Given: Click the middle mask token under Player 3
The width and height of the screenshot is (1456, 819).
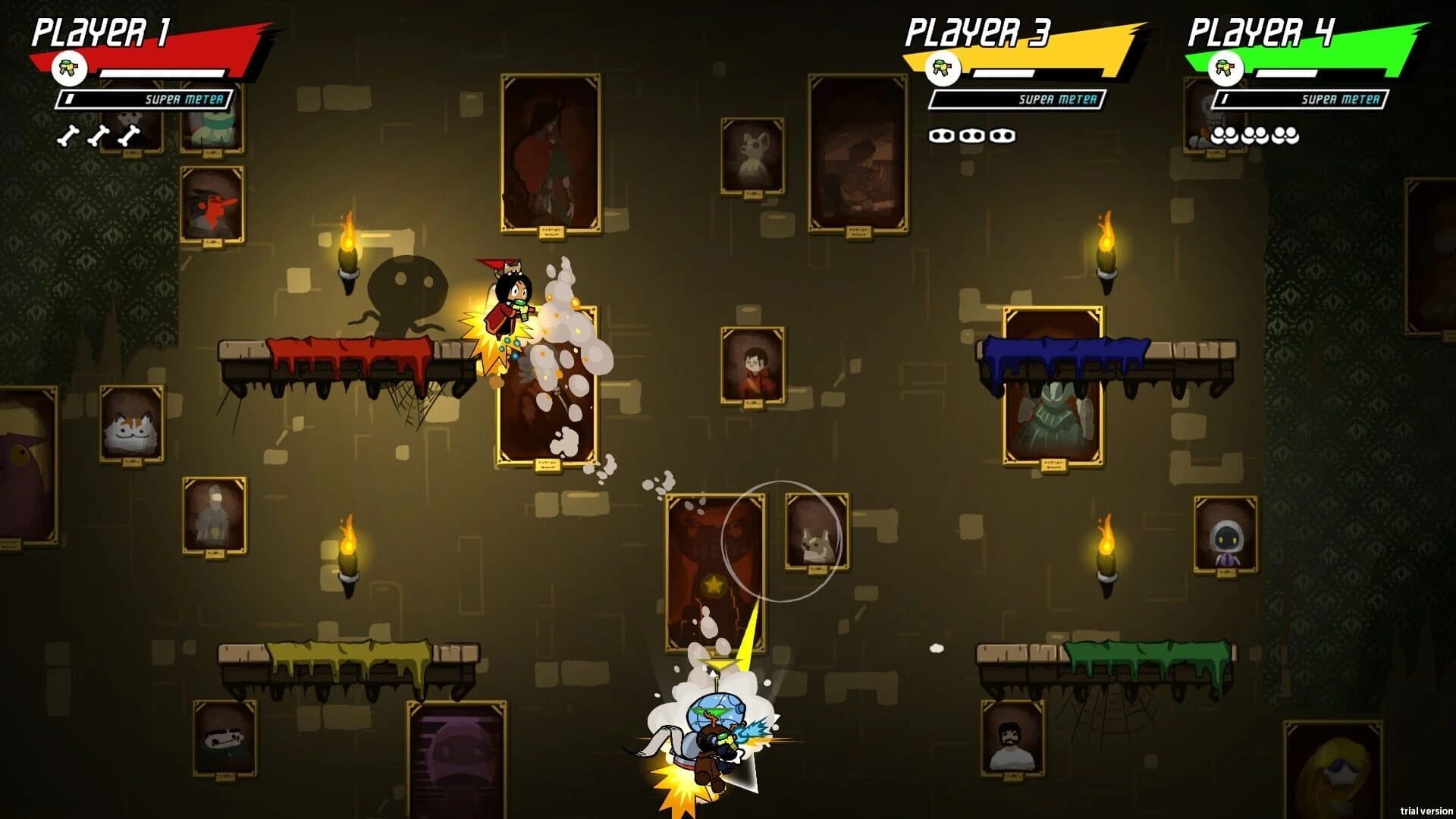Looking at the screenshot, I should pyautogui.click(x=972, y=135).
